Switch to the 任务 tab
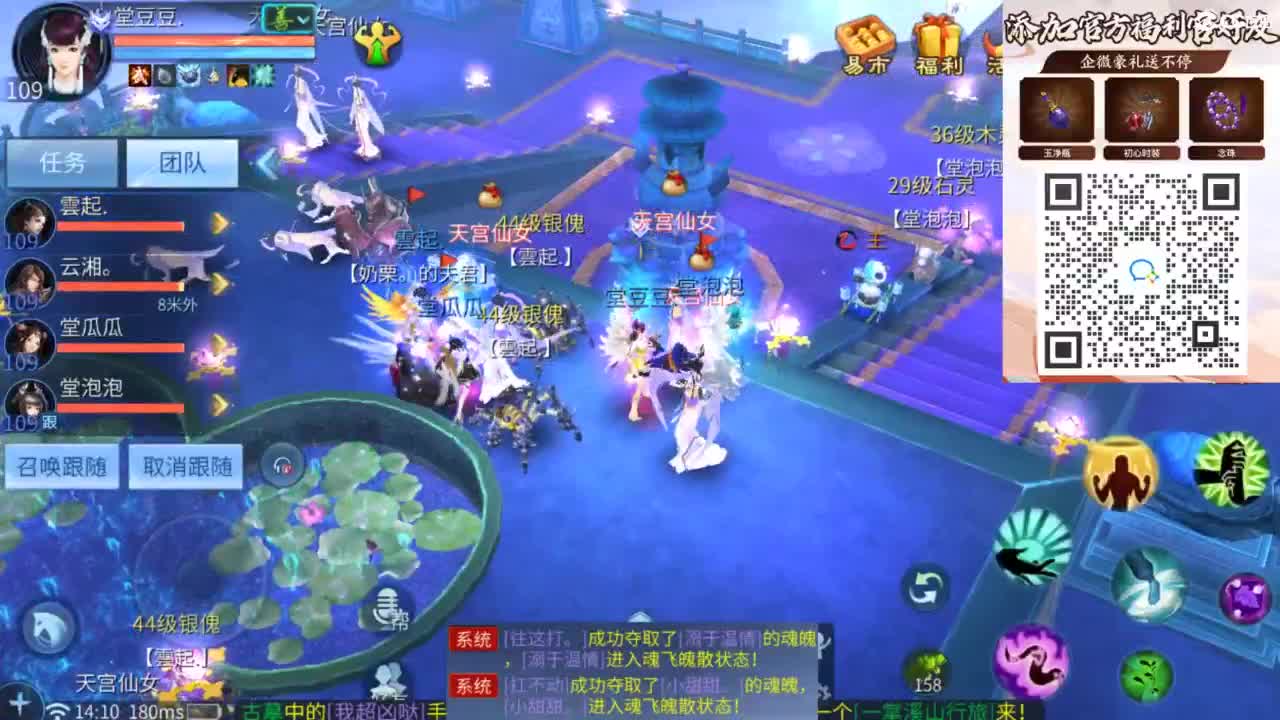Image resolution: width=1280 pixels, height=720 pixels. (62, 162)
